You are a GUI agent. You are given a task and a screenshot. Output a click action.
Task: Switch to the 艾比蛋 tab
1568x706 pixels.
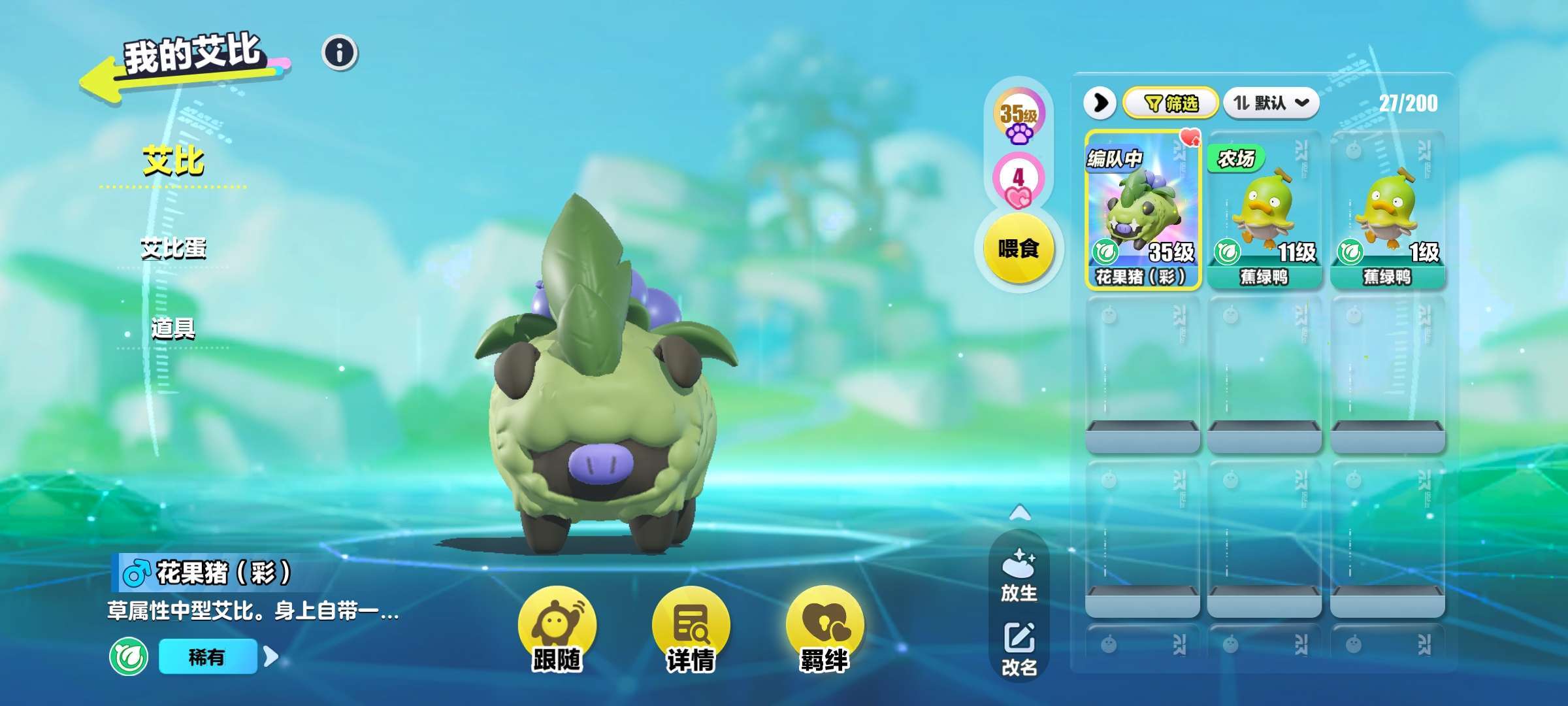point(173,248)
